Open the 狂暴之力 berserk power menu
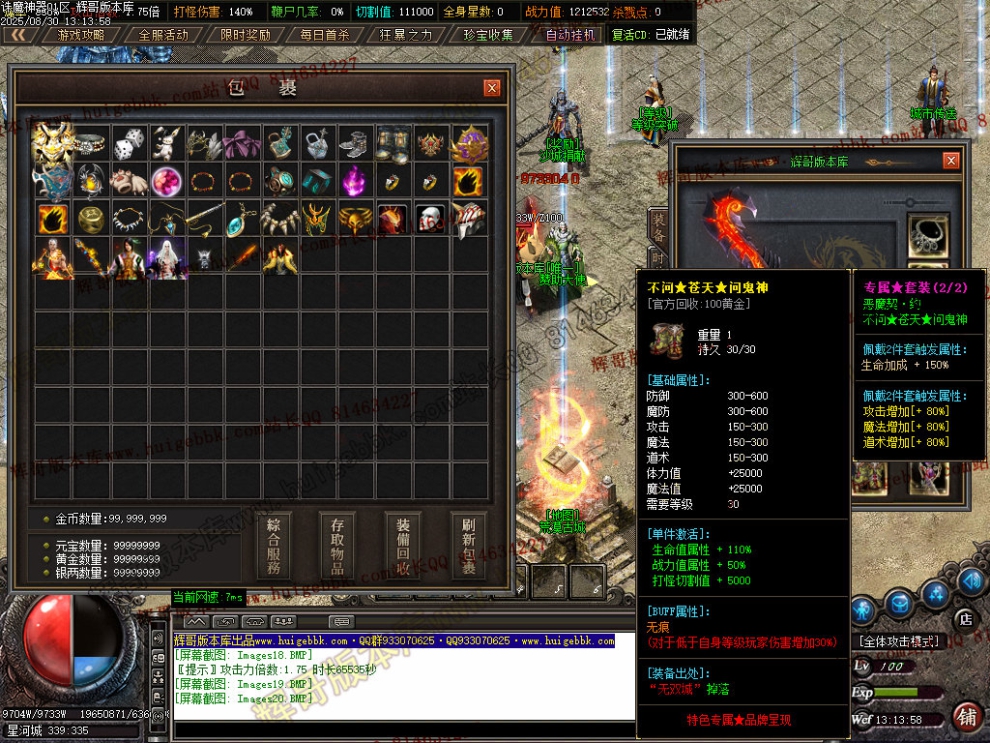This screenshot has width=990, height=743. pos(406,35)
